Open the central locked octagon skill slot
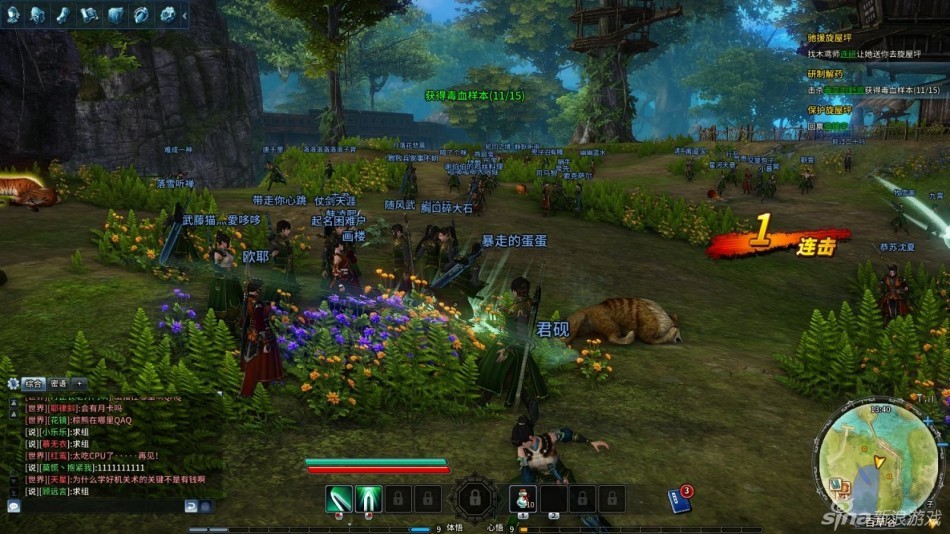The image size is (950, 534). pyautogui.click(x=475, y=498)
